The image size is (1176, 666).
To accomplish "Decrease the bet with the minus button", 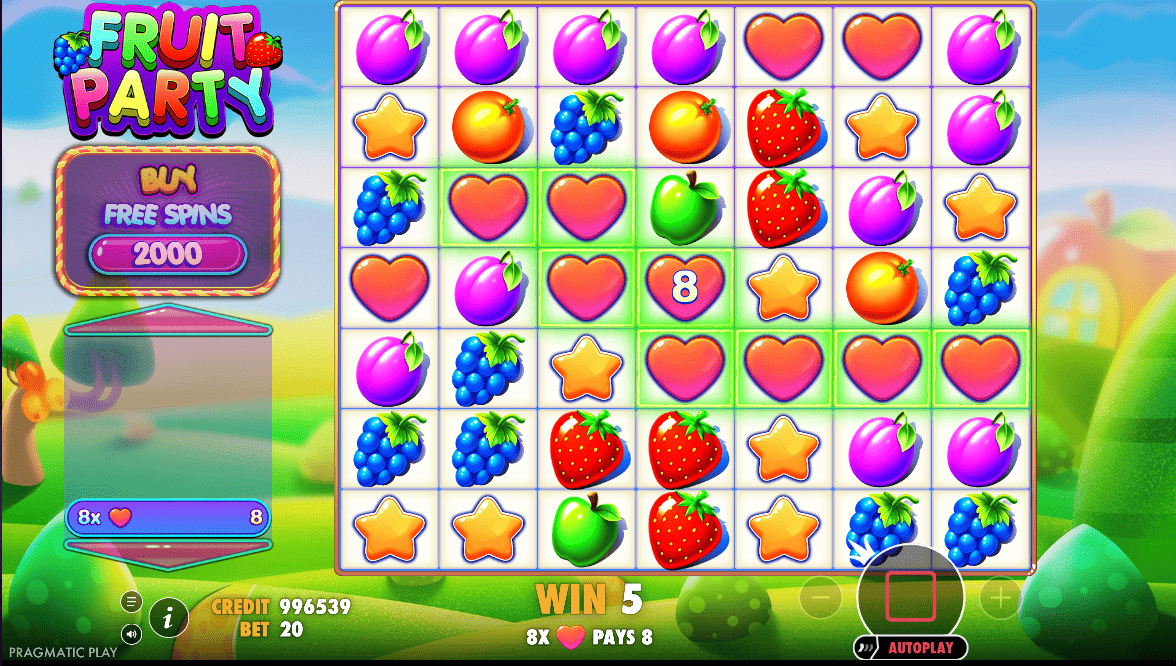I will 820,599.
